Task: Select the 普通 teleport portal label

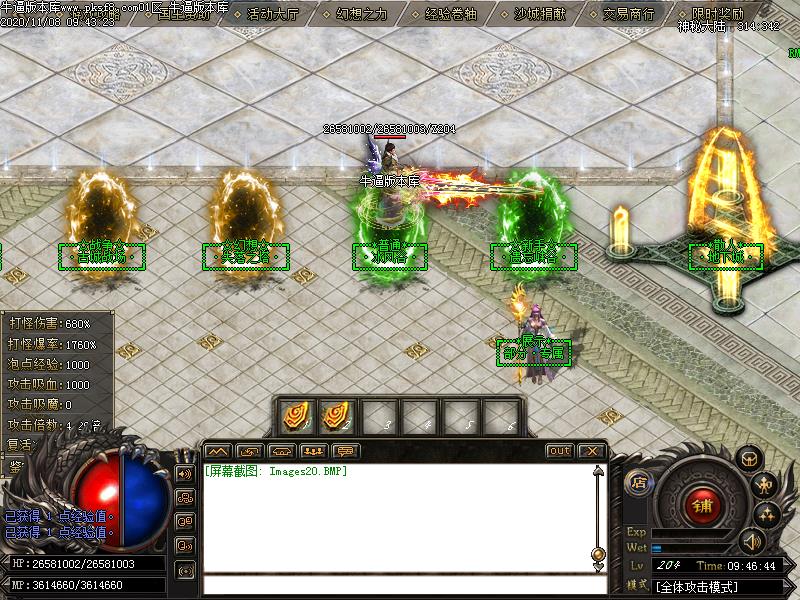Action: [390, 257]
